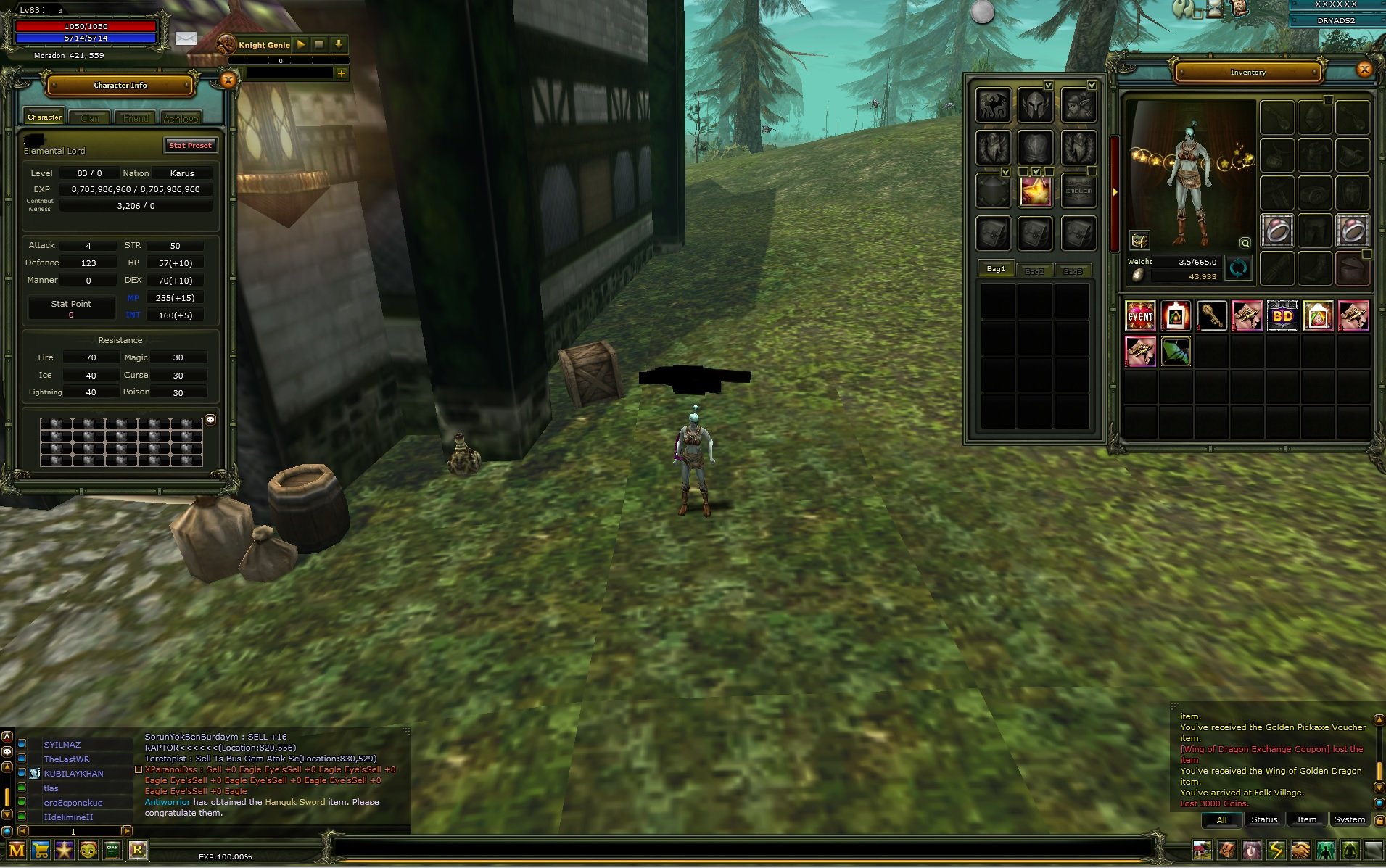The width and height of the screenshot is (1386, 868).
Task: Open the lightning skill icon in bottom-right hotbar
Action: [x=1276, y=850]
